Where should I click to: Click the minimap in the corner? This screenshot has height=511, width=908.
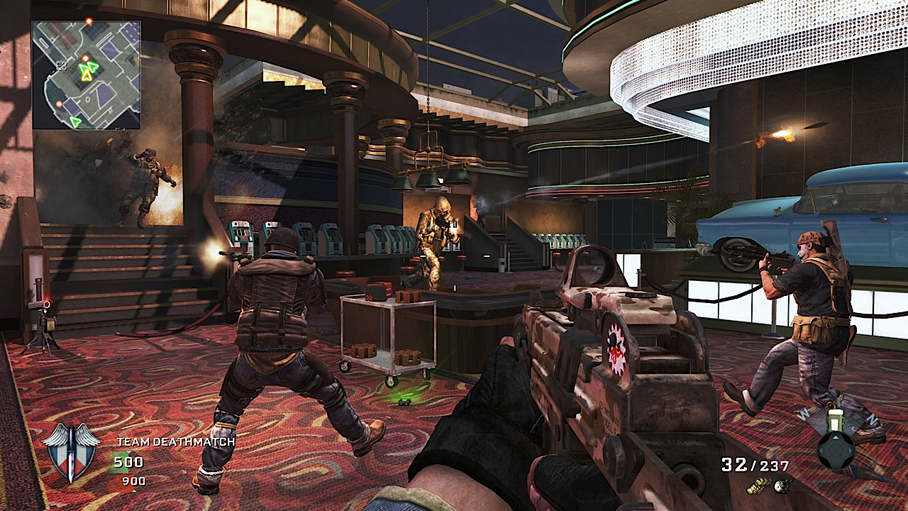coord(86,75)
